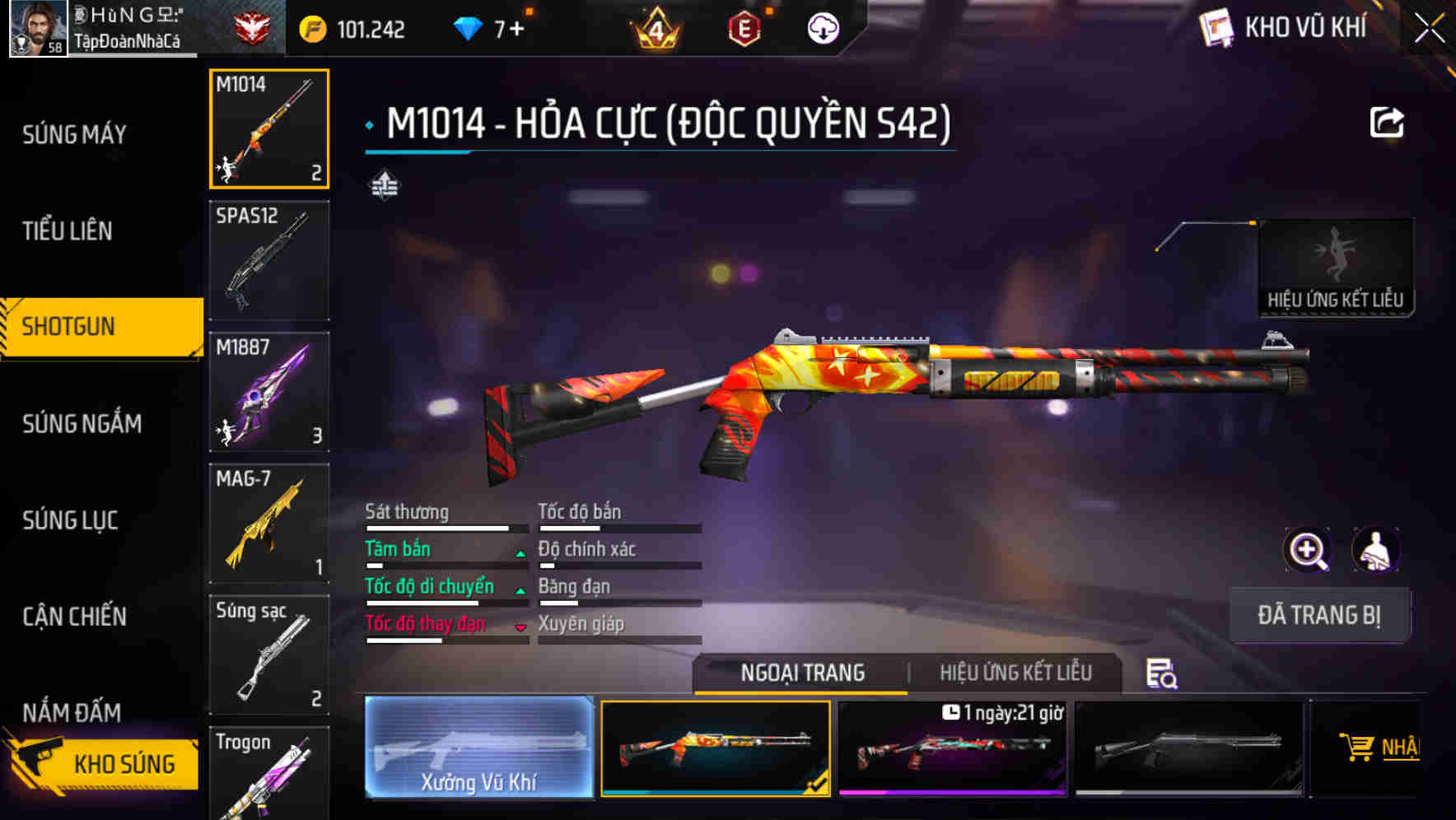The width and height of the screenshot is (1456, 820).
Task: Click the HIỆU ỨNG KẾT LIỄU finisher preview box
Action: point(1336,263)
